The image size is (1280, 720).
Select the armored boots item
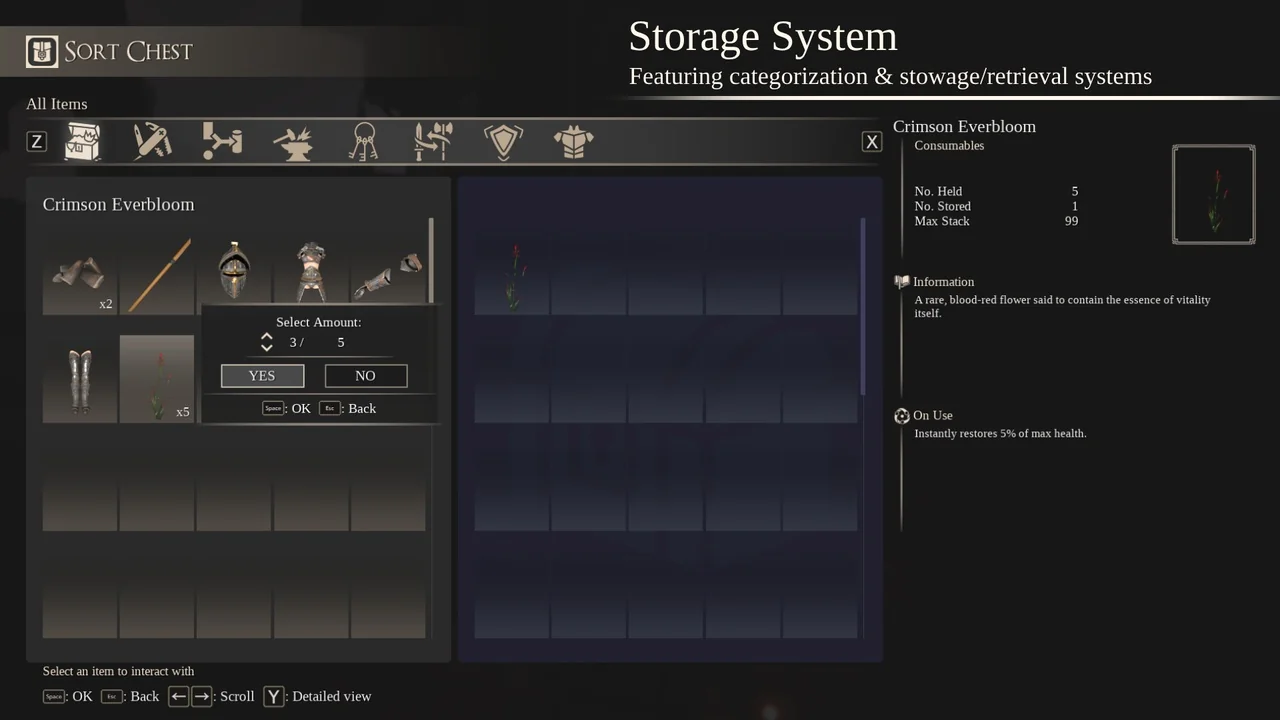(x=79, y=378)
